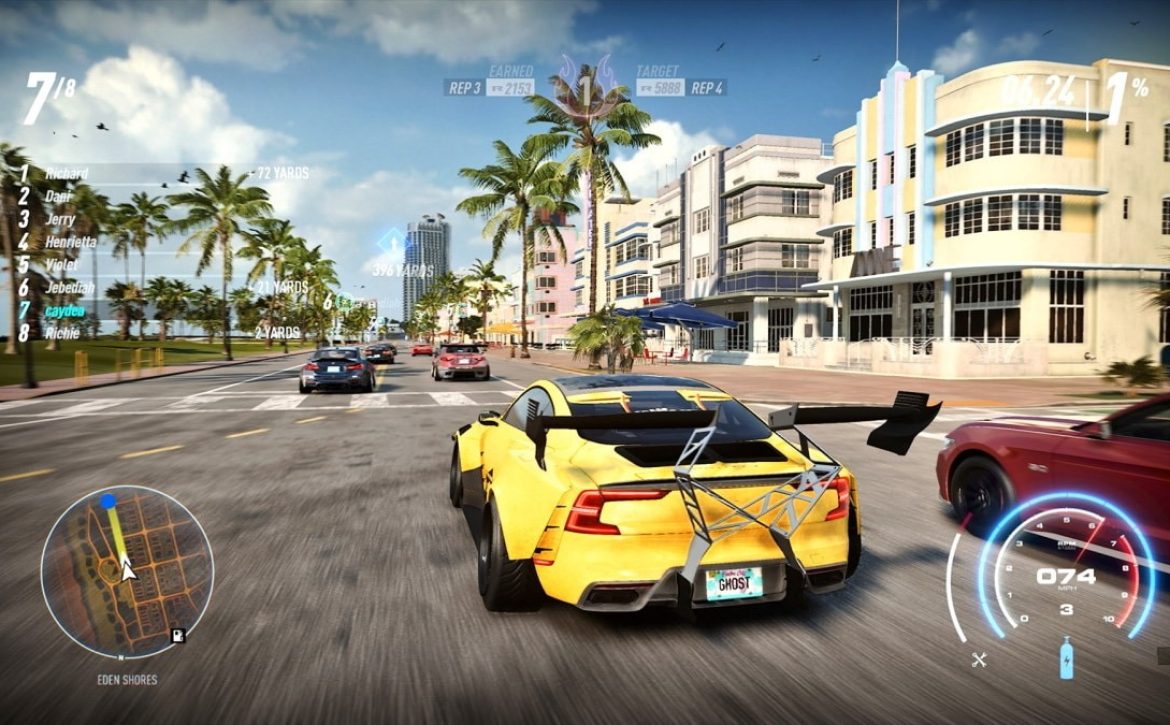1170x725 pixels.
Task: Pick Jebediah's row in the standings
Action: pyautogui.click(x=69, y=288)
